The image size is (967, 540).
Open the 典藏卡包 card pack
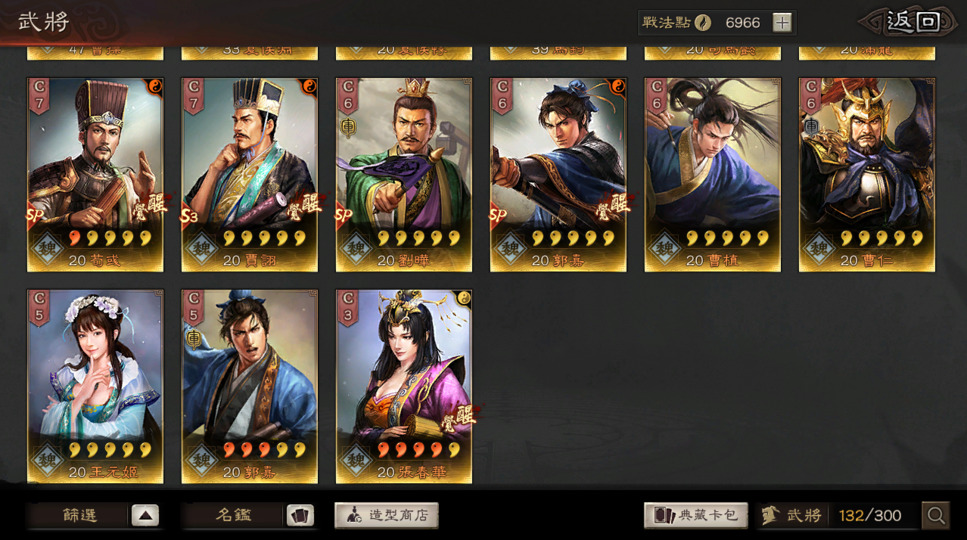(696, 516)
